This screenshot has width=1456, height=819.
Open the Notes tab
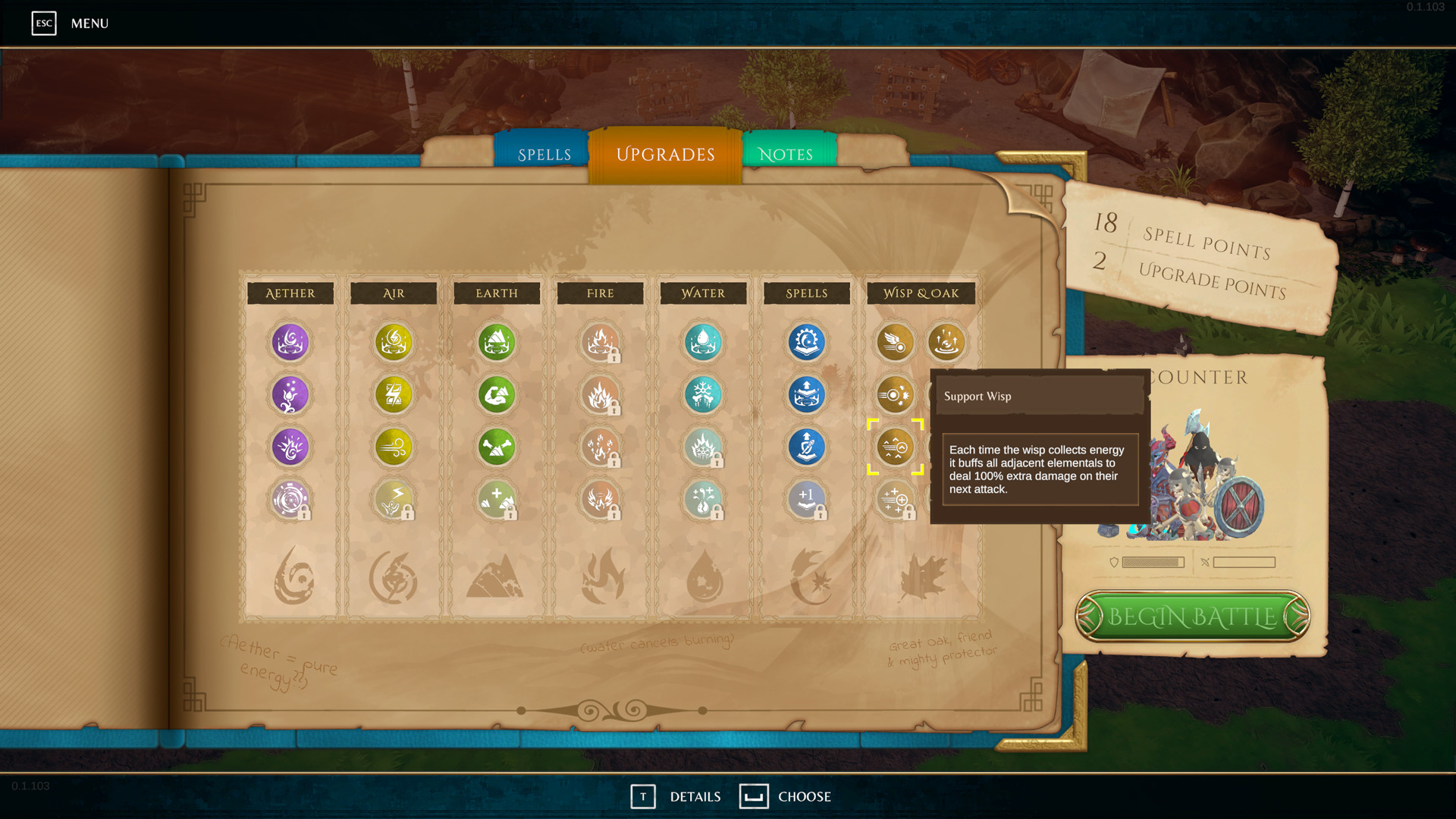[x=786, y=153]
